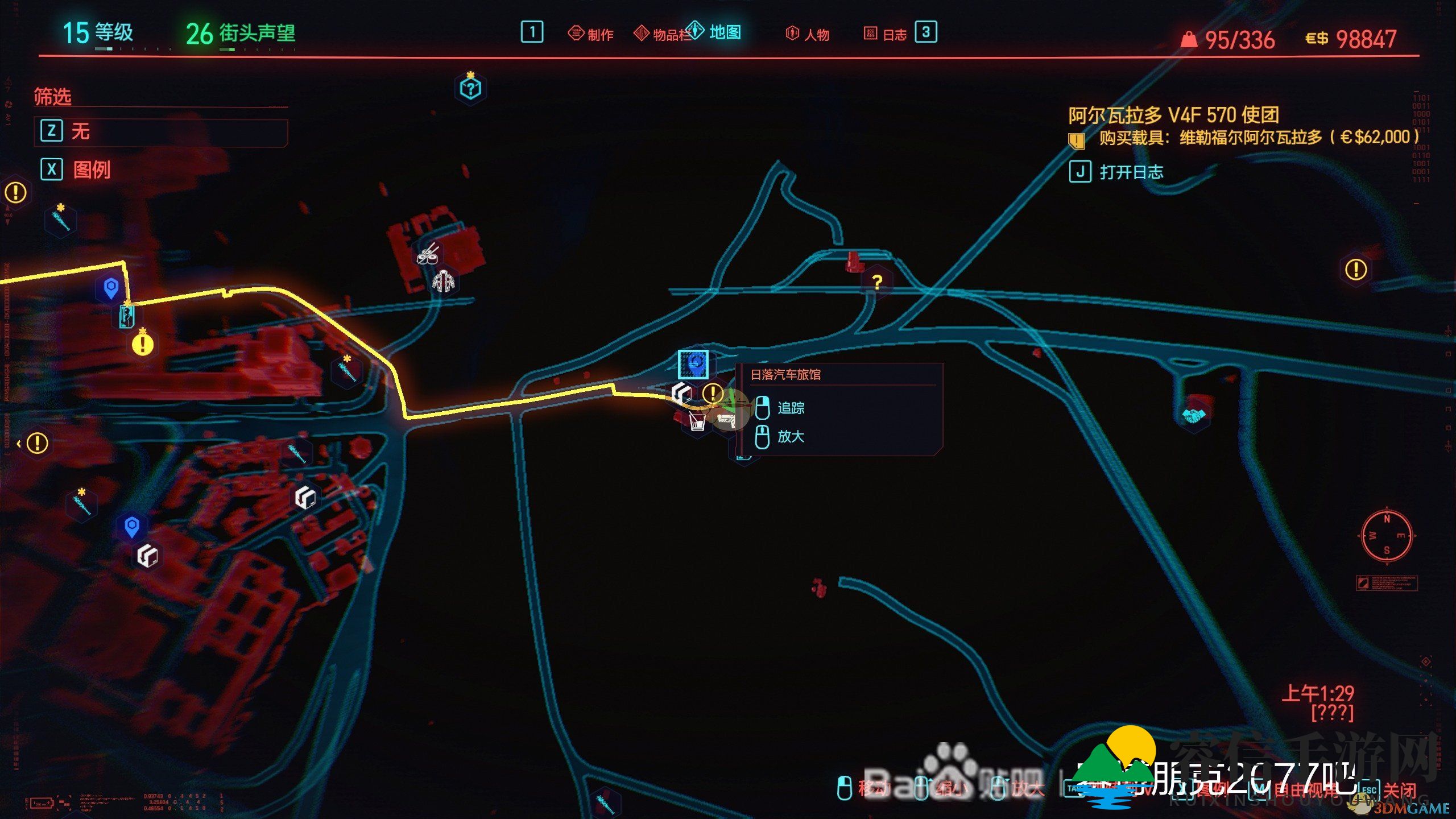Select the drink glass bar marker
The height and width of the screenshot is (819, 1456).
point(697,421)
